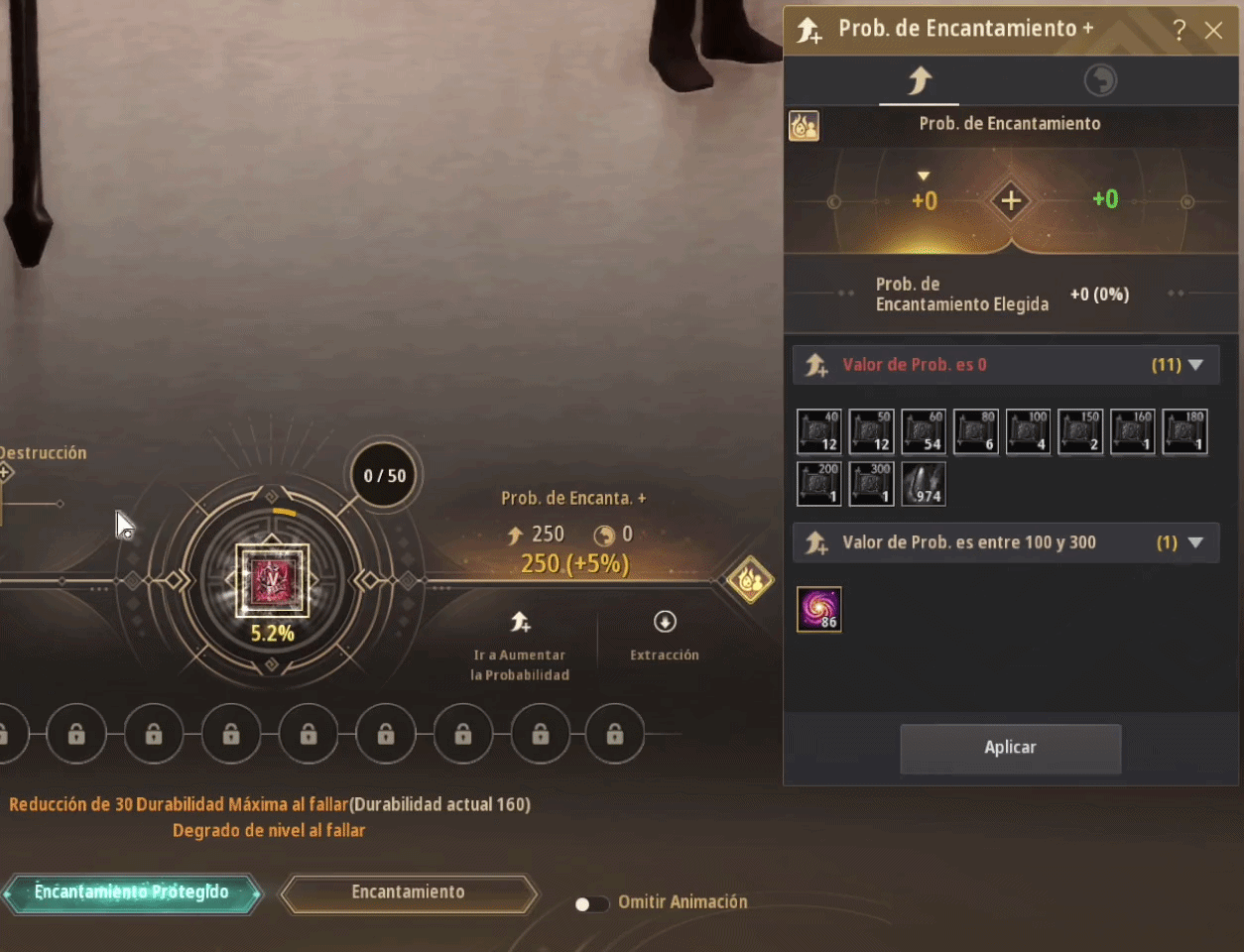Choose the Extracción option
The image size is (1244, 952).
665,635
